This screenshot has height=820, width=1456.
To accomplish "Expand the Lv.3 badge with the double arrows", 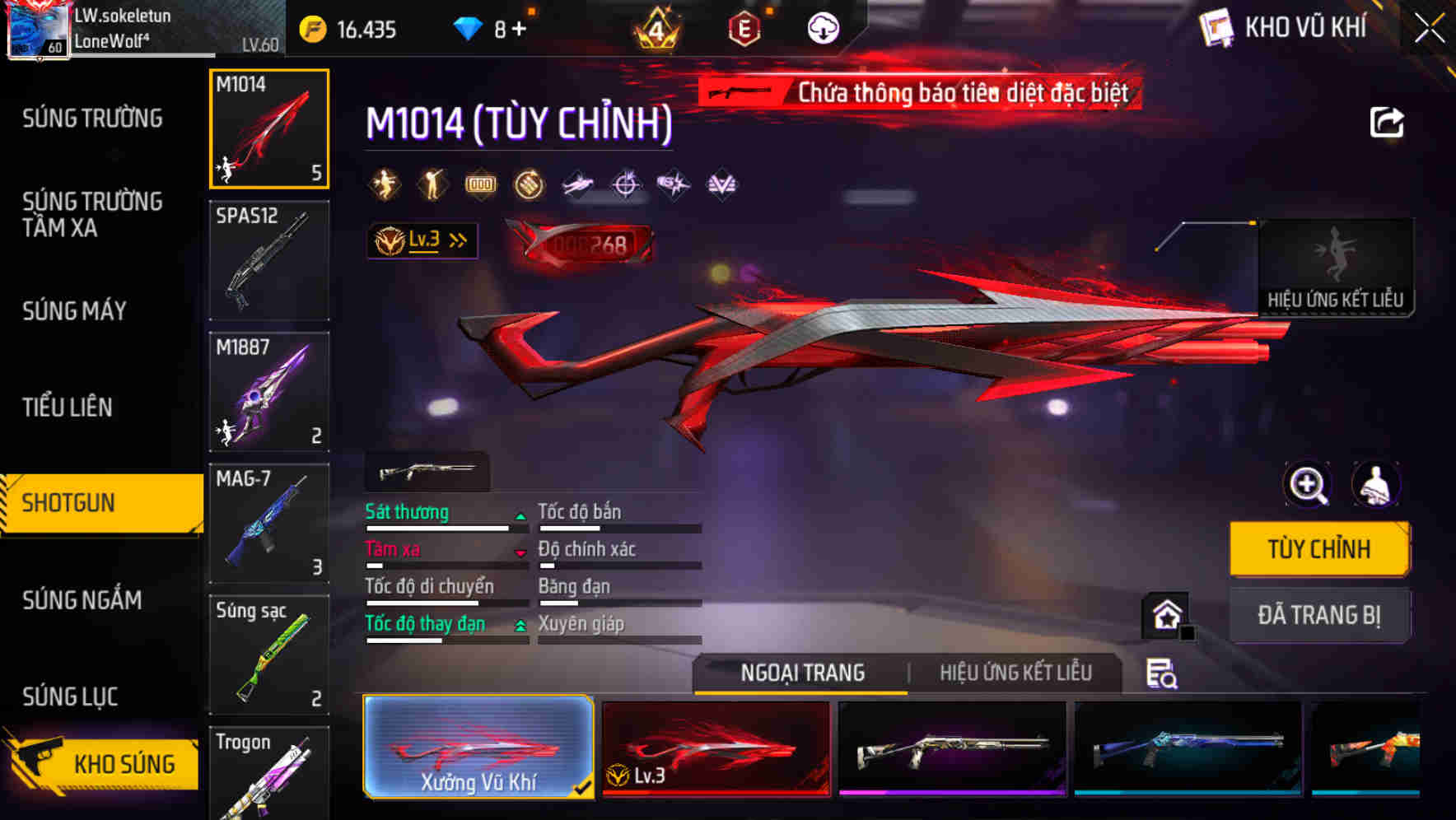I will click(422, 240).
